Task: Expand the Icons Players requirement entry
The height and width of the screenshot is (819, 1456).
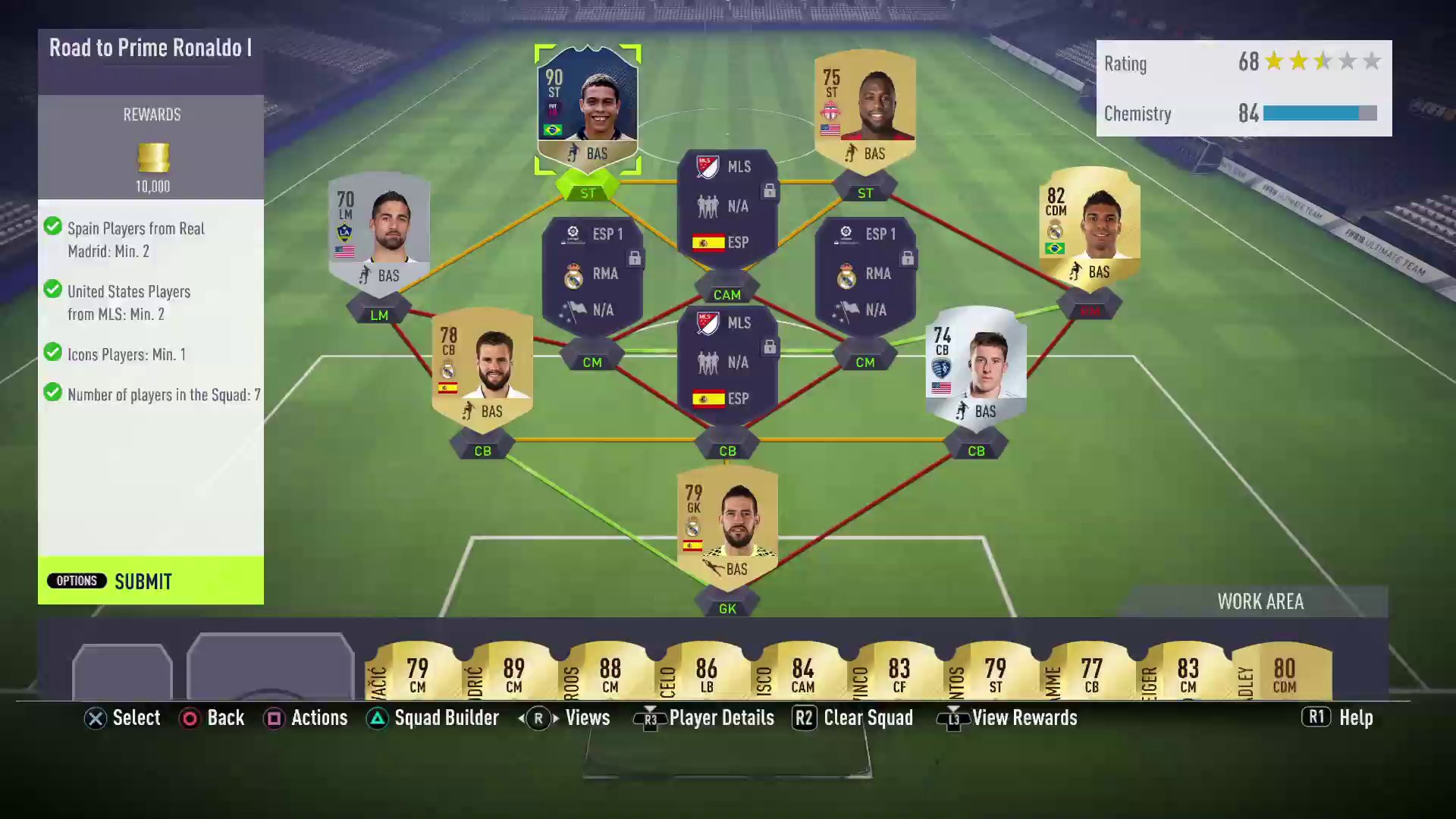Action: [x=127, y=353]
